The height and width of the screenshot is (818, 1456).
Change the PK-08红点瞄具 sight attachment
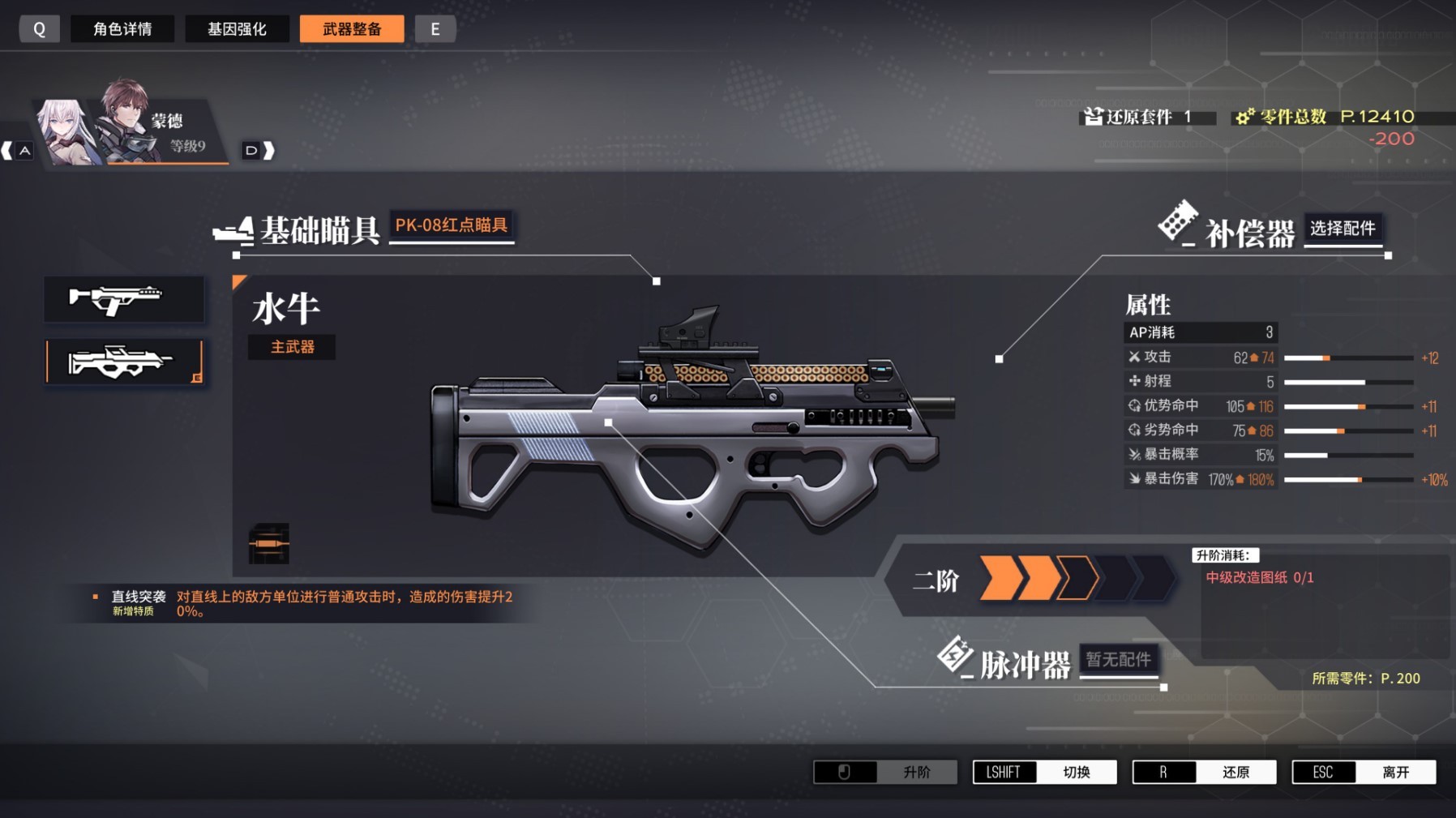pyautogui.click(x=451, y=225)
